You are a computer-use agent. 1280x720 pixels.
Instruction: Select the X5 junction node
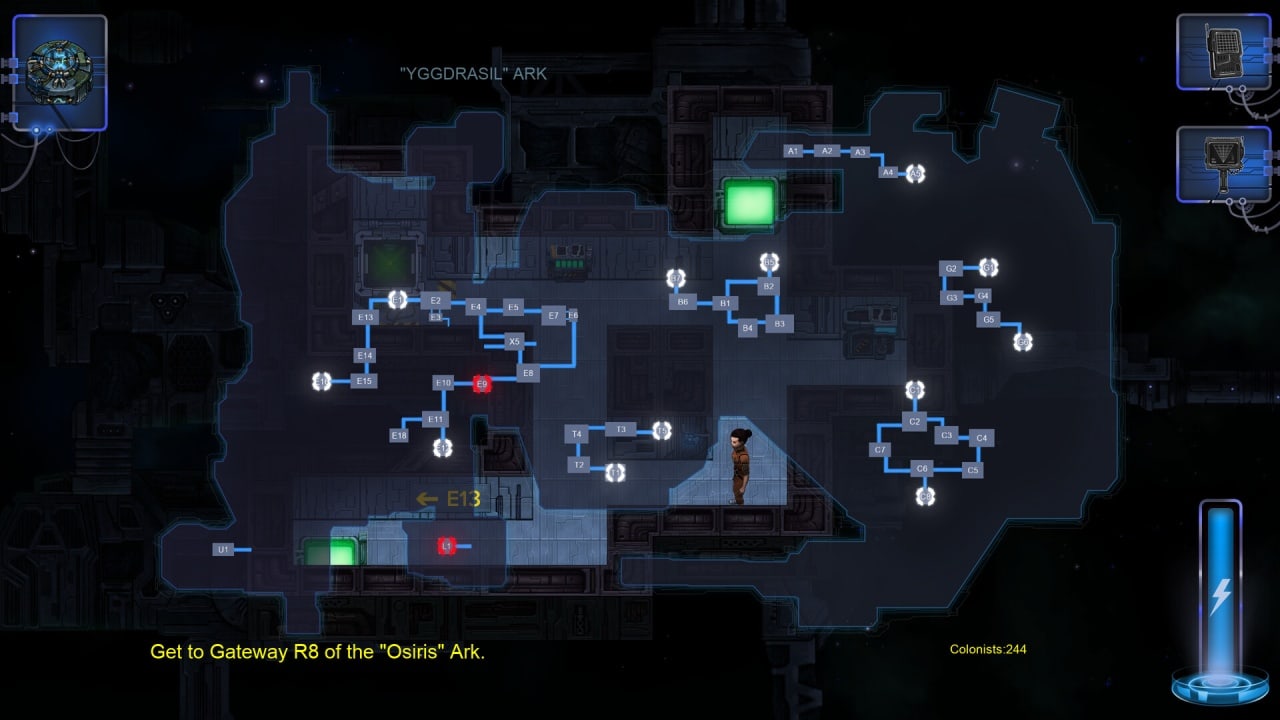pos(514,341)
